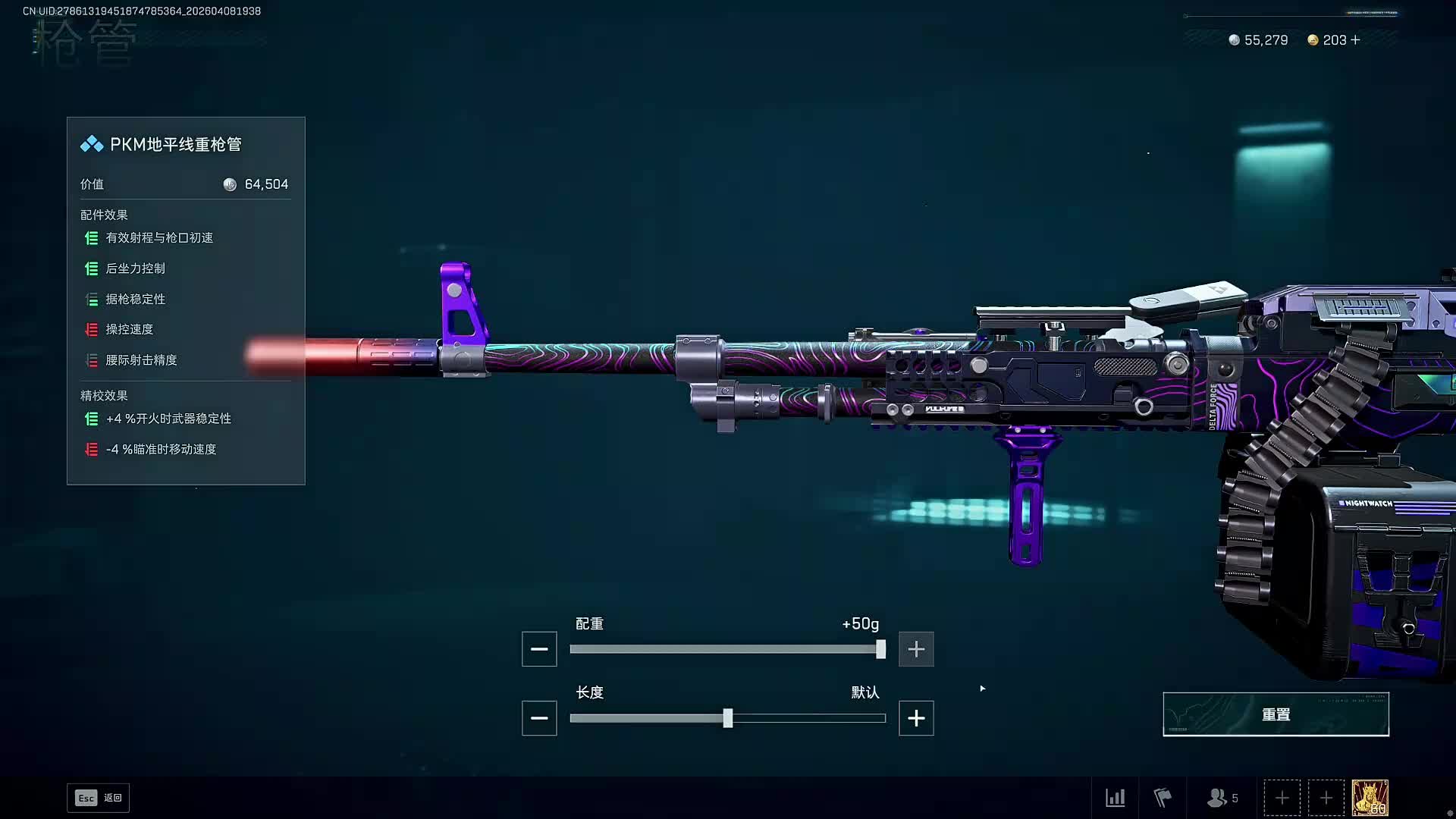
Task: Open the player avatar portrait
Action: pyautogui.click(x=1370, y=798)
